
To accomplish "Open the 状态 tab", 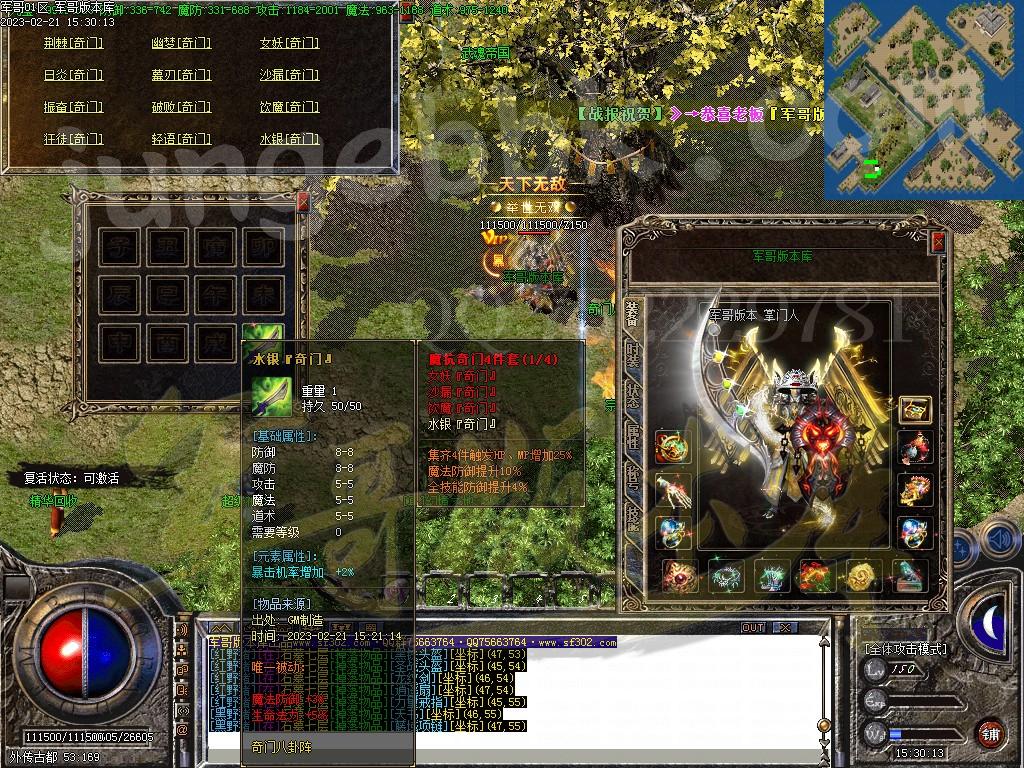I will (632, 393).
